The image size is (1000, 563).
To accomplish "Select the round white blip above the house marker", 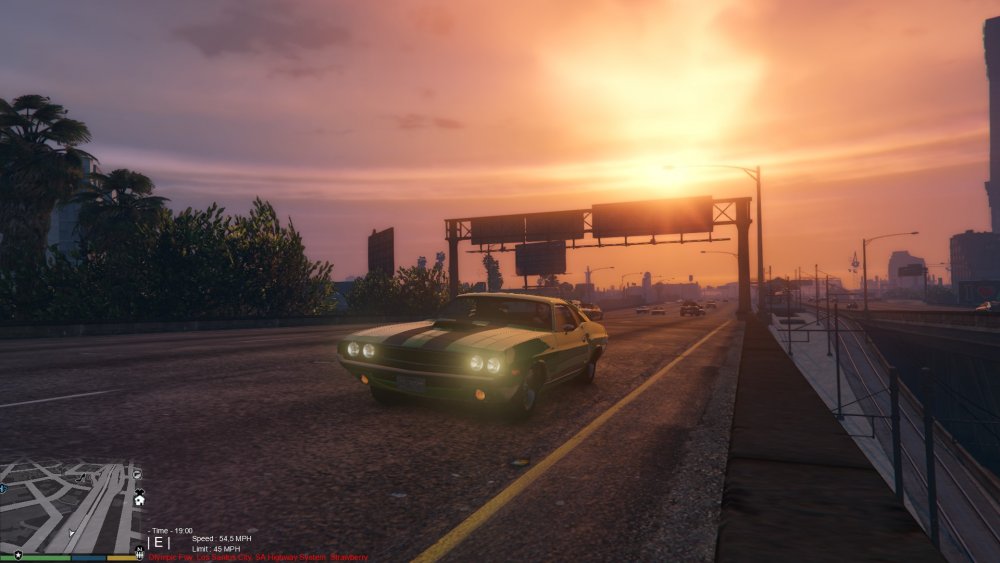I will tap(137, 474).
